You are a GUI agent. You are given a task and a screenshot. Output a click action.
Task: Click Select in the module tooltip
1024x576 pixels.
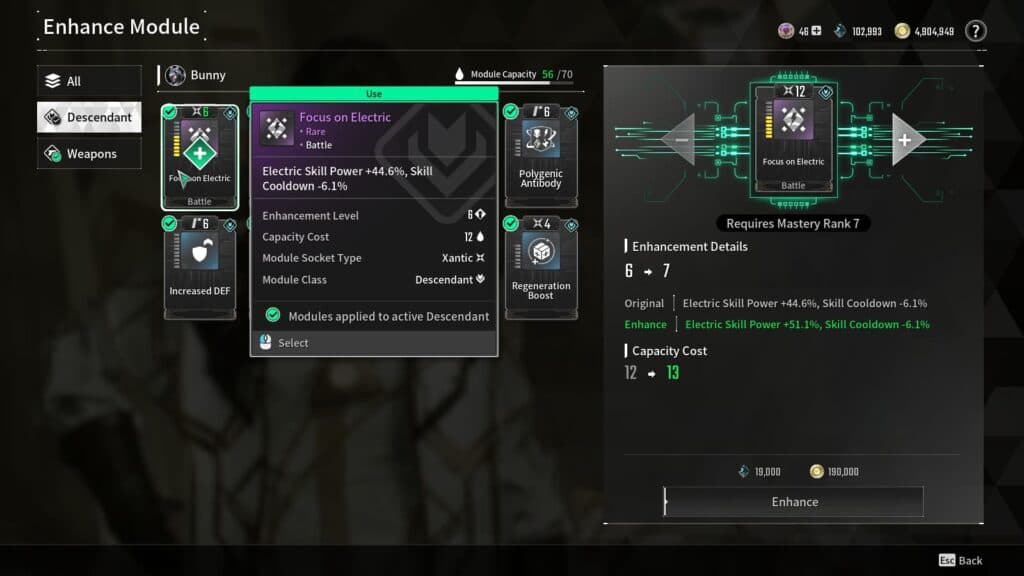(293, 343)
